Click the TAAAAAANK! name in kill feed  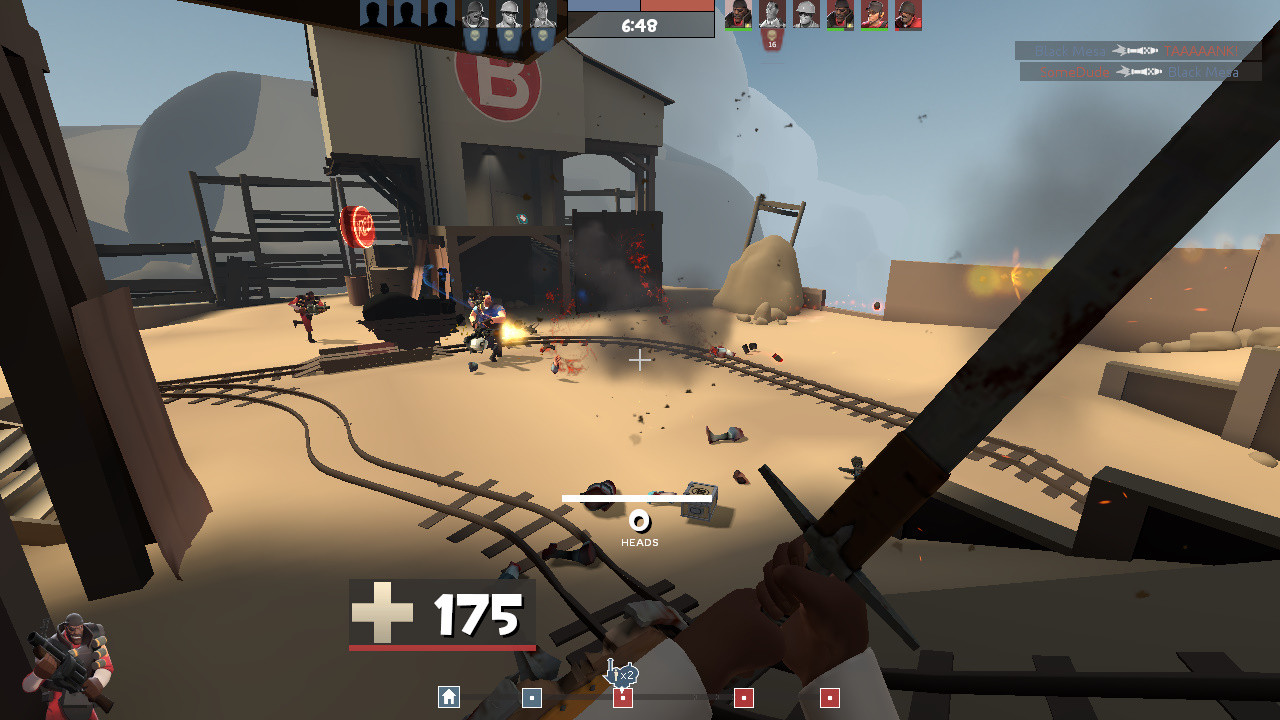pos(1200,50)
